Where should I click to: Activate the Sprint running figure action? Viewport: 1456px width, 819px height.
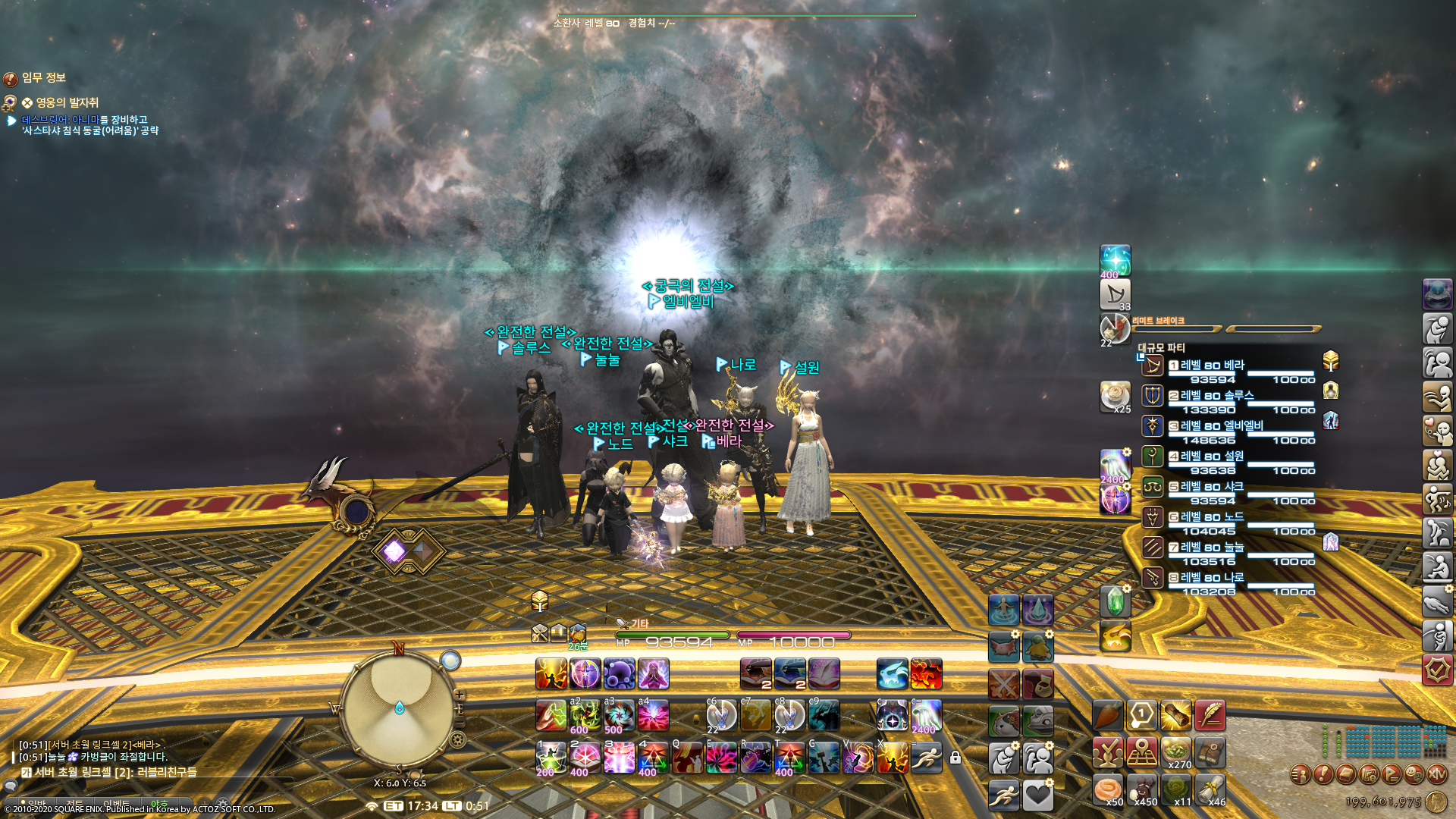click(x=926, y=757)
